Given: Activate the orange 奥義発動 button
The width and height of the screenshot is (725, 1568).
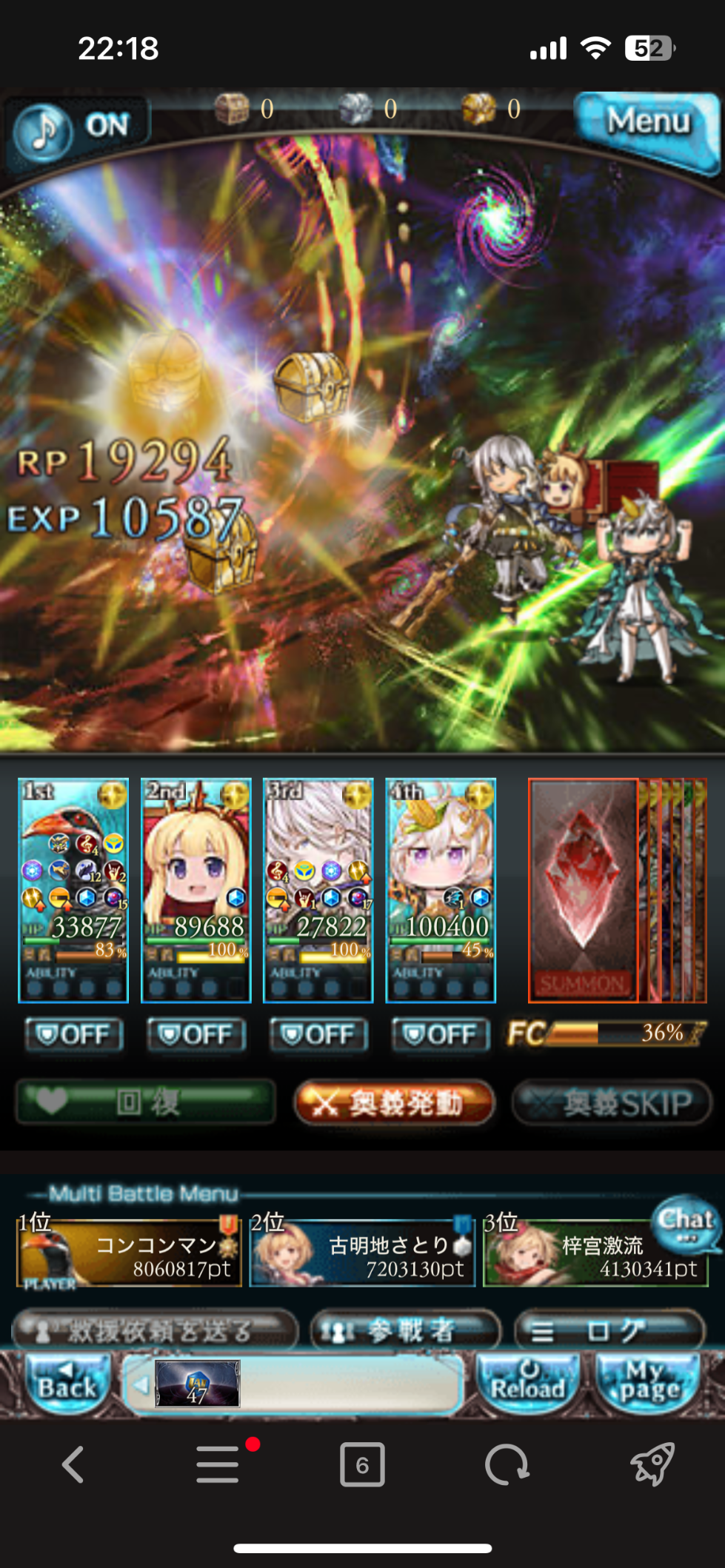Looking at the screenshot, I should click(394, 1103).
